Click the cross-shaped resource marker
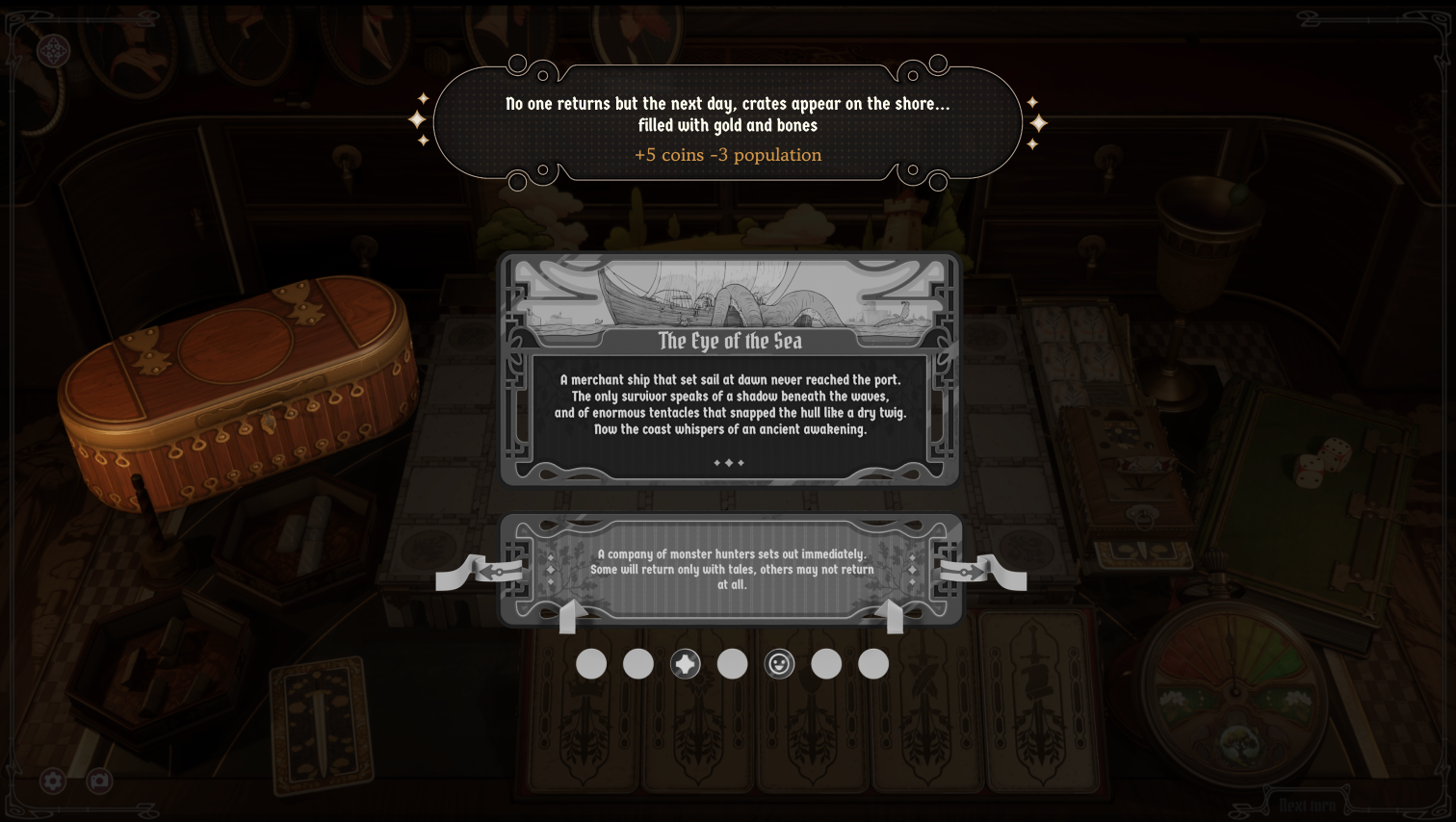This screenshot has height=822, width=1456. (686, 663)
